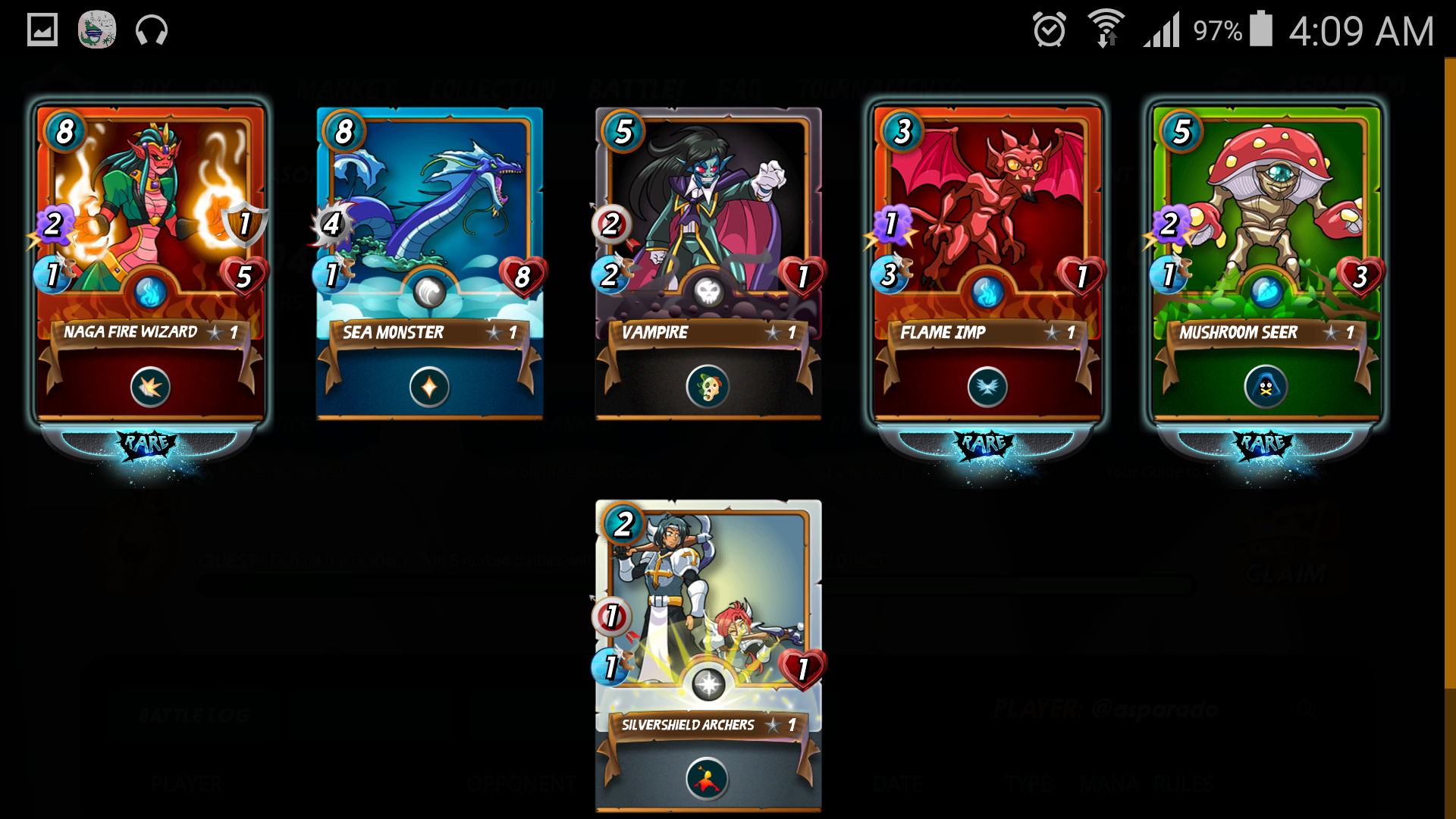Open the picture notification icon
Viewport: 1456px width, 819px height.
pos(42,30)
